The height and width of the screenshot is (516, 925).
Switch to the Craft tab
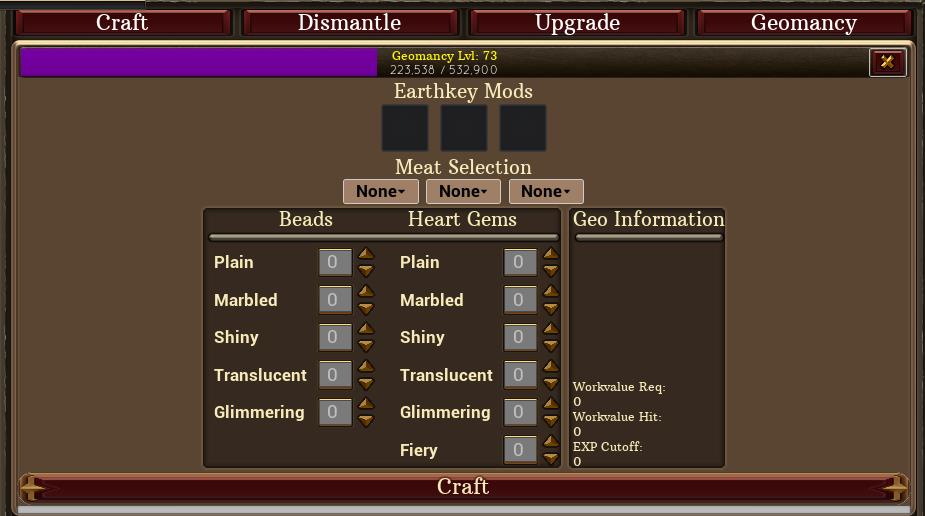coord(122,23)
